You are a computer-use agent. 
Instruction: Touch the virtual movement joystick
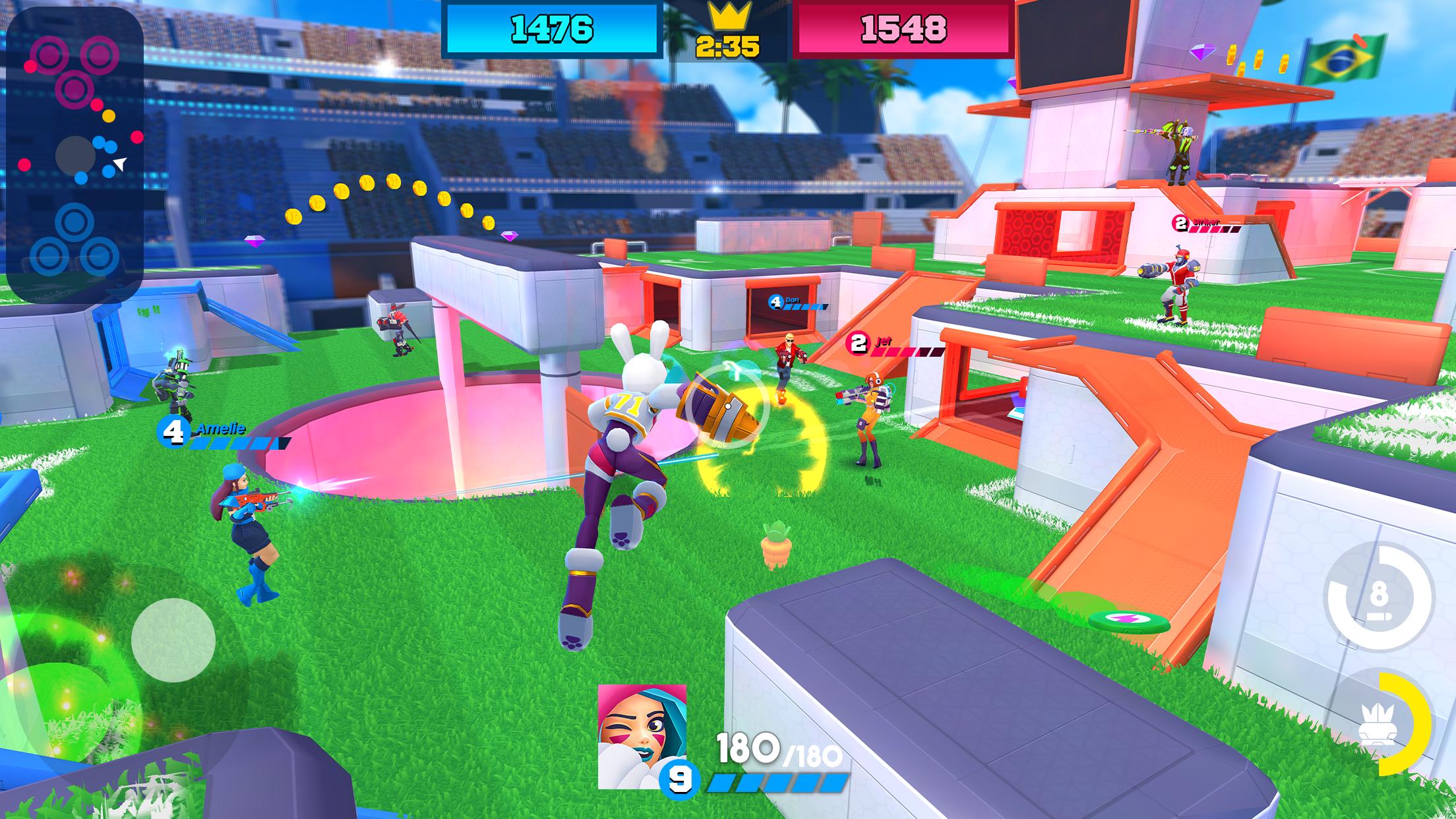point(173,640)
